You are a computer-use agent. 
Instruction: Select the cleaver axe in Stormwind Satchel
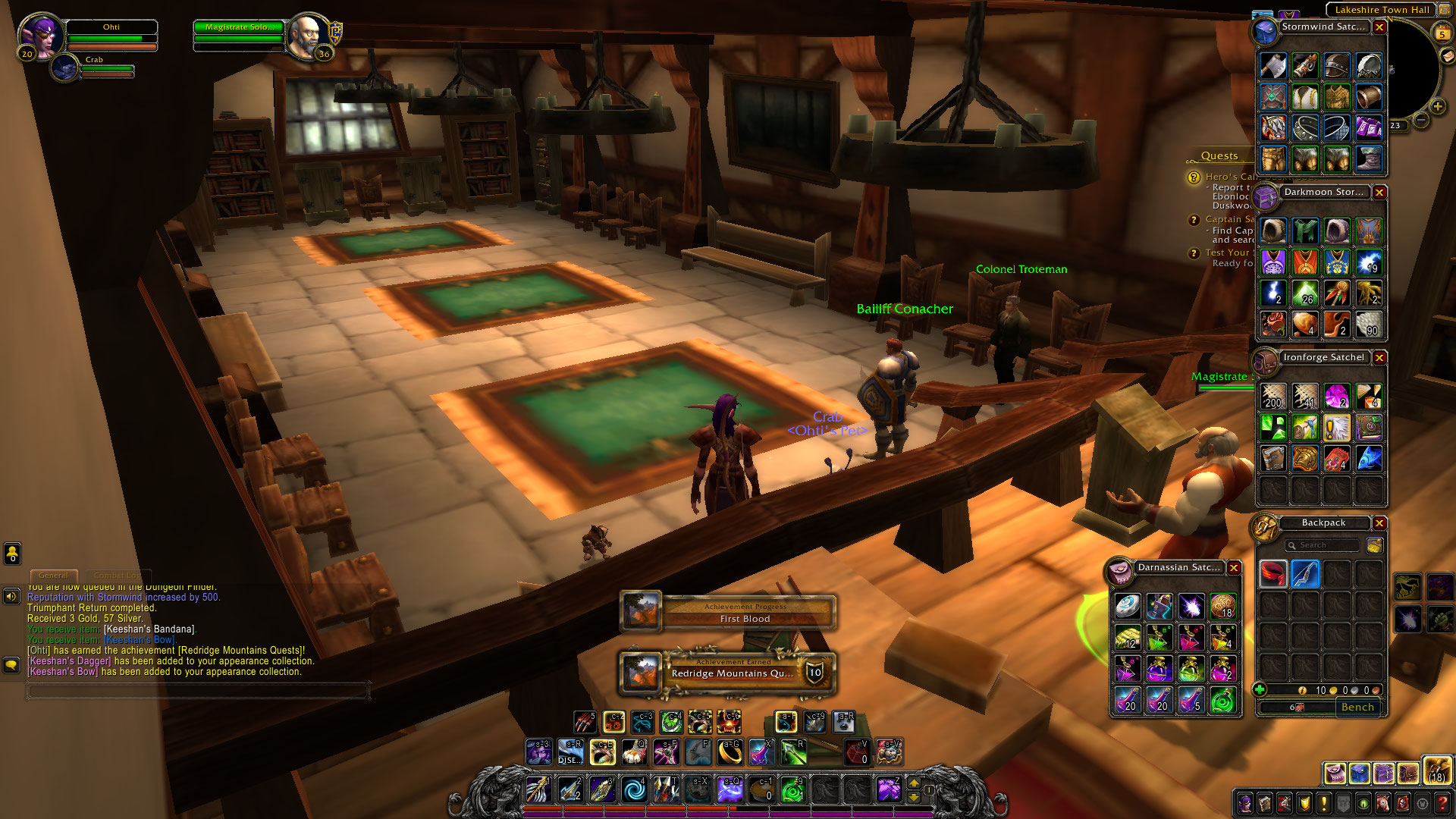1273,66
